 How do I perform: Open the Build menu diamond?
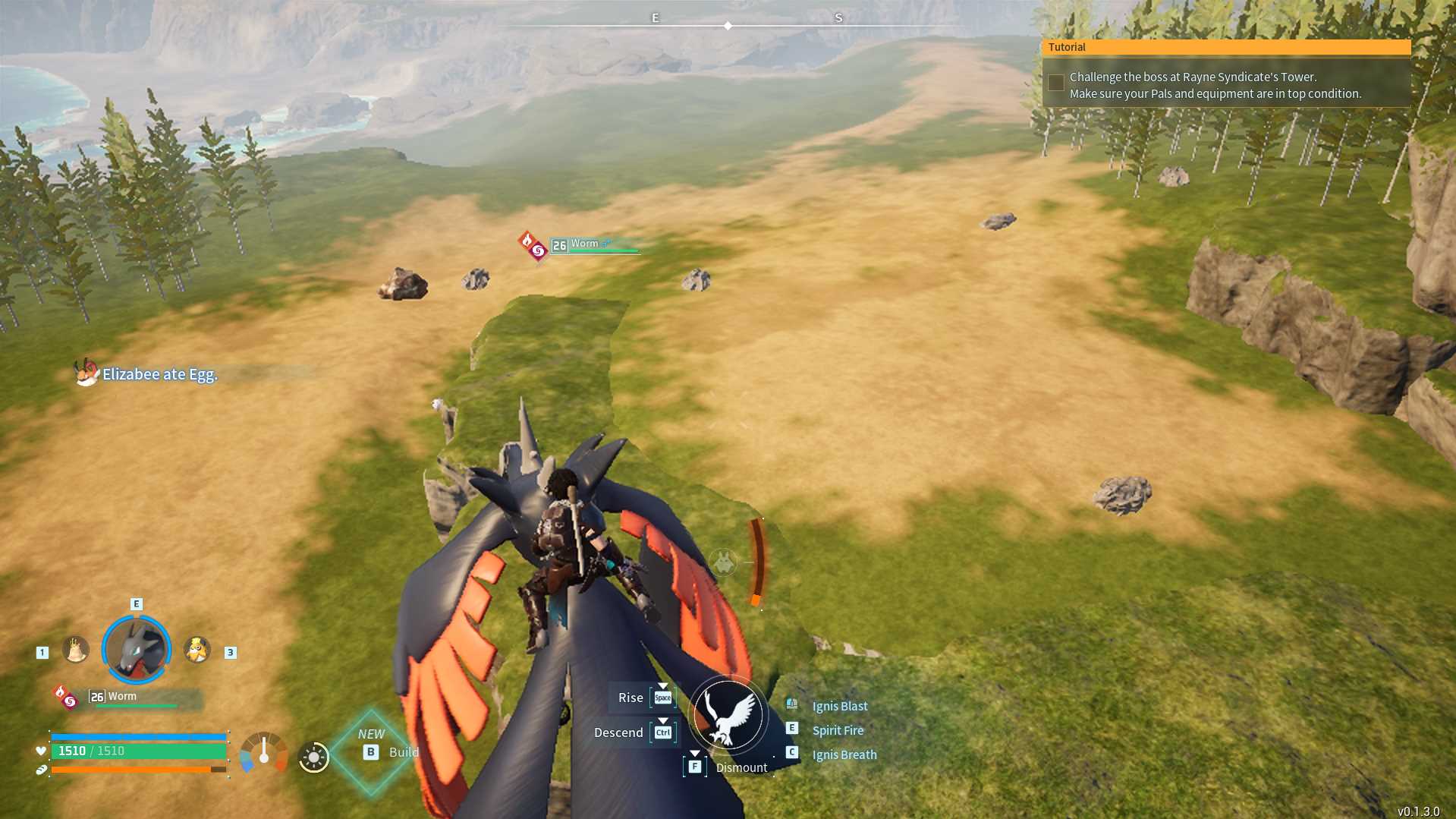pos(372,752)
